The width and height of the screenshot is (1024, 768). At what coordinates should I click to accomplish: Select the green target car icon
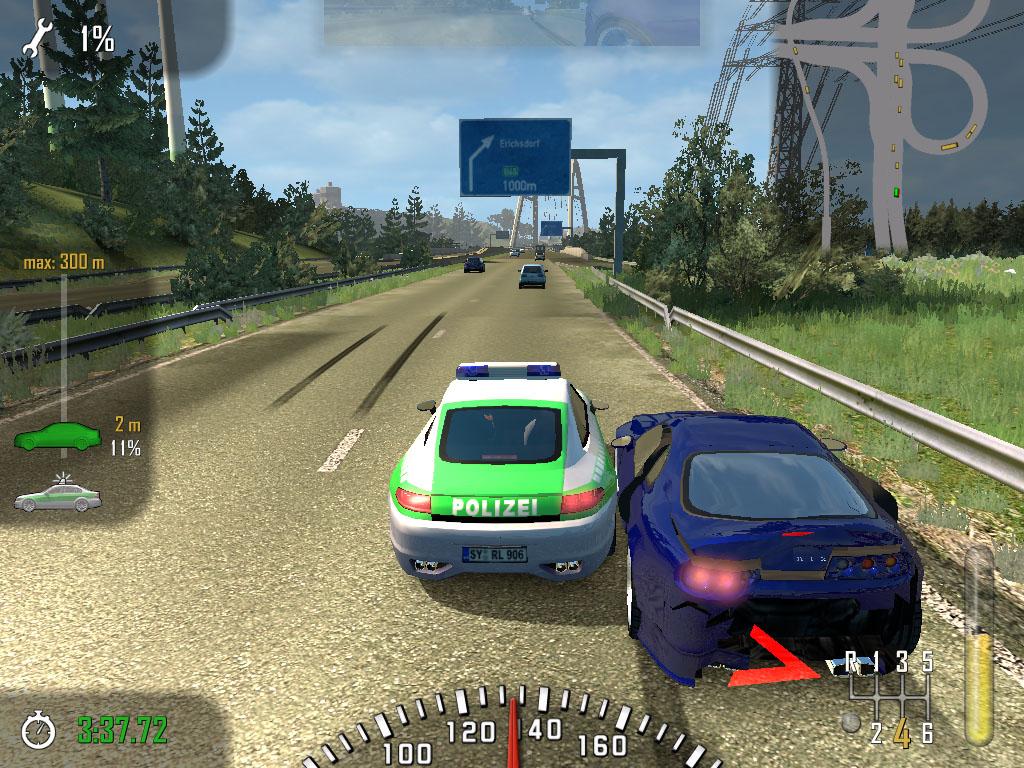click(57, 436)
